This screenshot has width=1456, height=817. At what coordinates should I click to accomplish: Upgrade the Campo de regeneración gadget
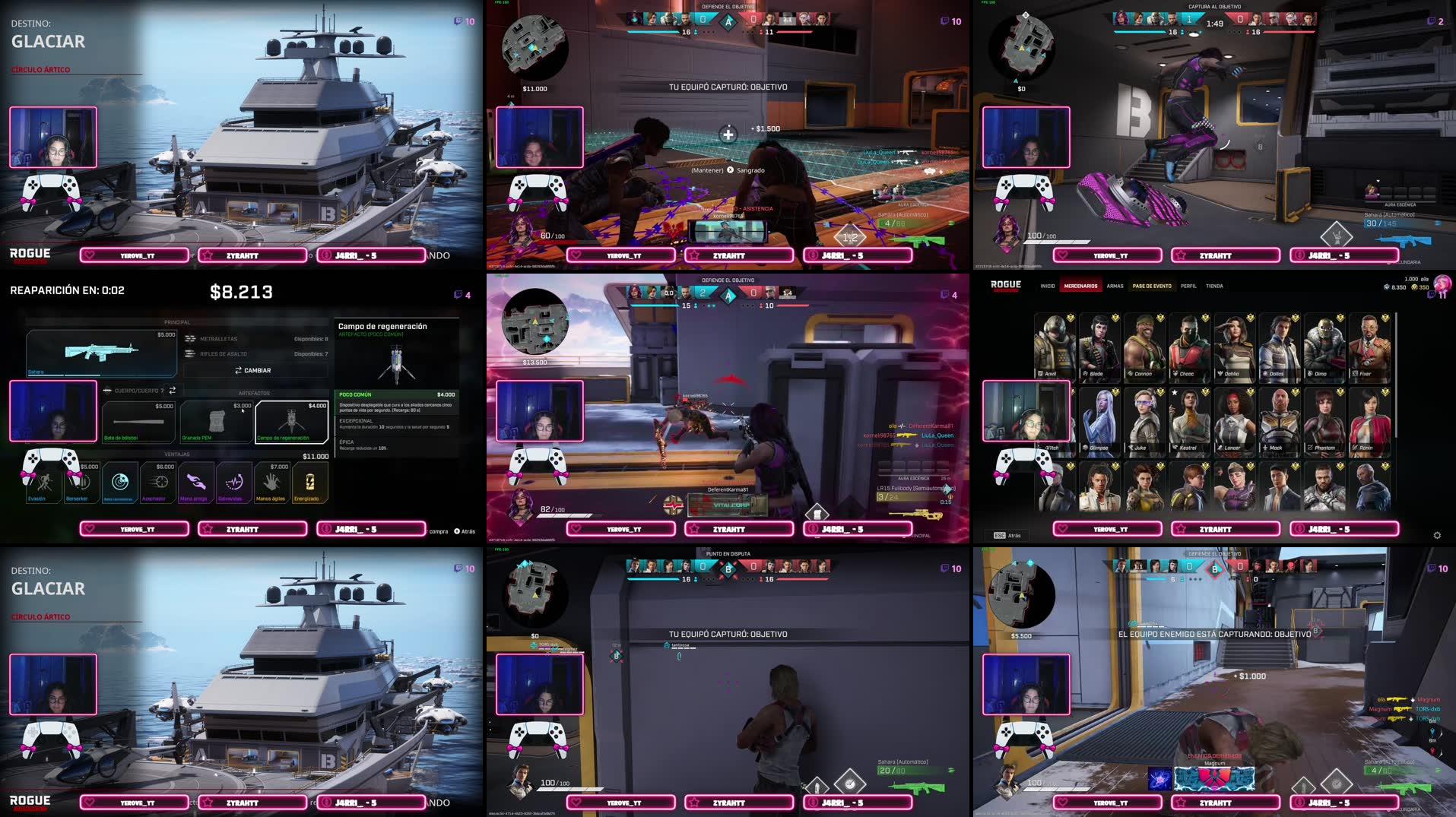(x=292, y=422)
